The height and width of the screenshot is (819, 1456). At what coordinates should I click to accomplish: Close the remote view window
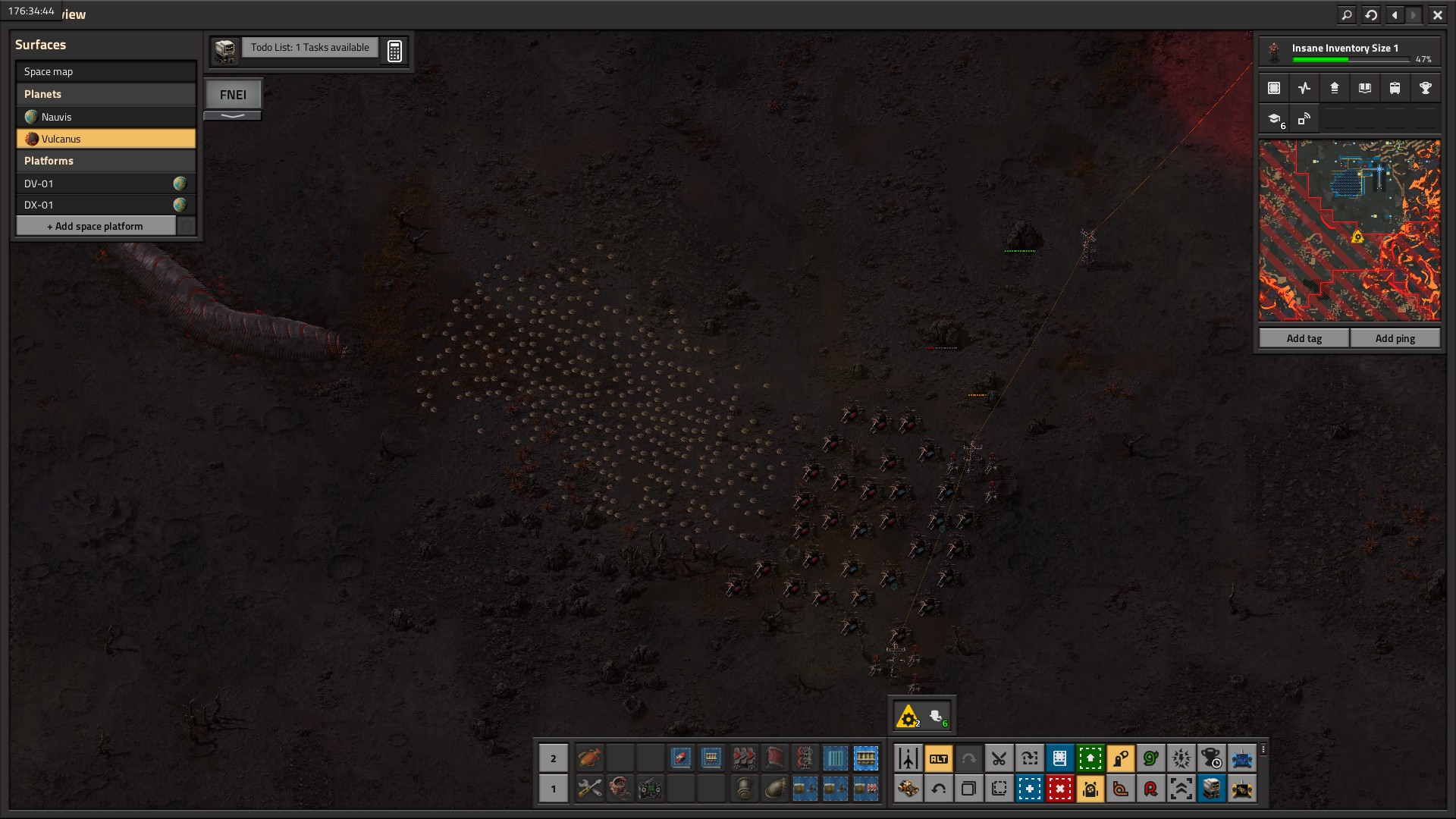click(1437, 14)
